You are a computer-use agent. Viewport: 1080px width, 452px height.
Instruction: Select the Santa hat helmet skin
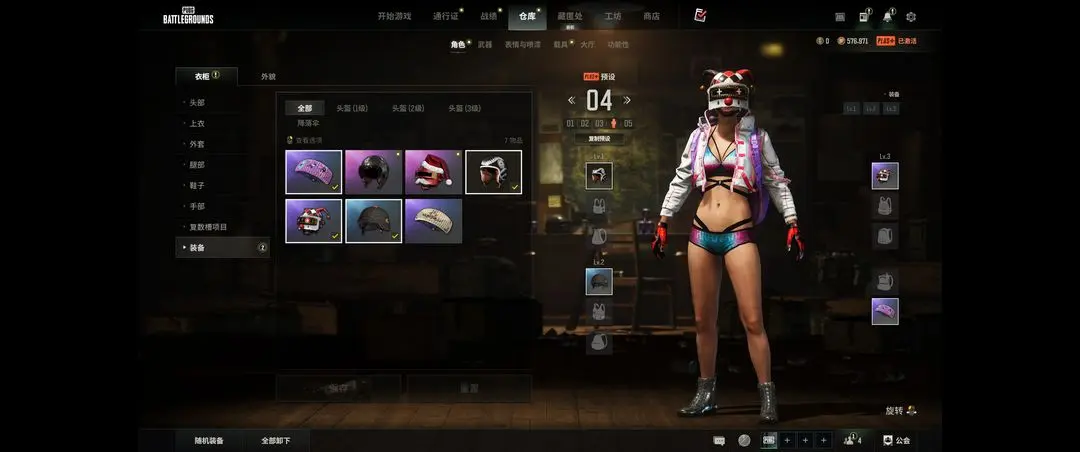pyautogui.click(x=434, y=172)
